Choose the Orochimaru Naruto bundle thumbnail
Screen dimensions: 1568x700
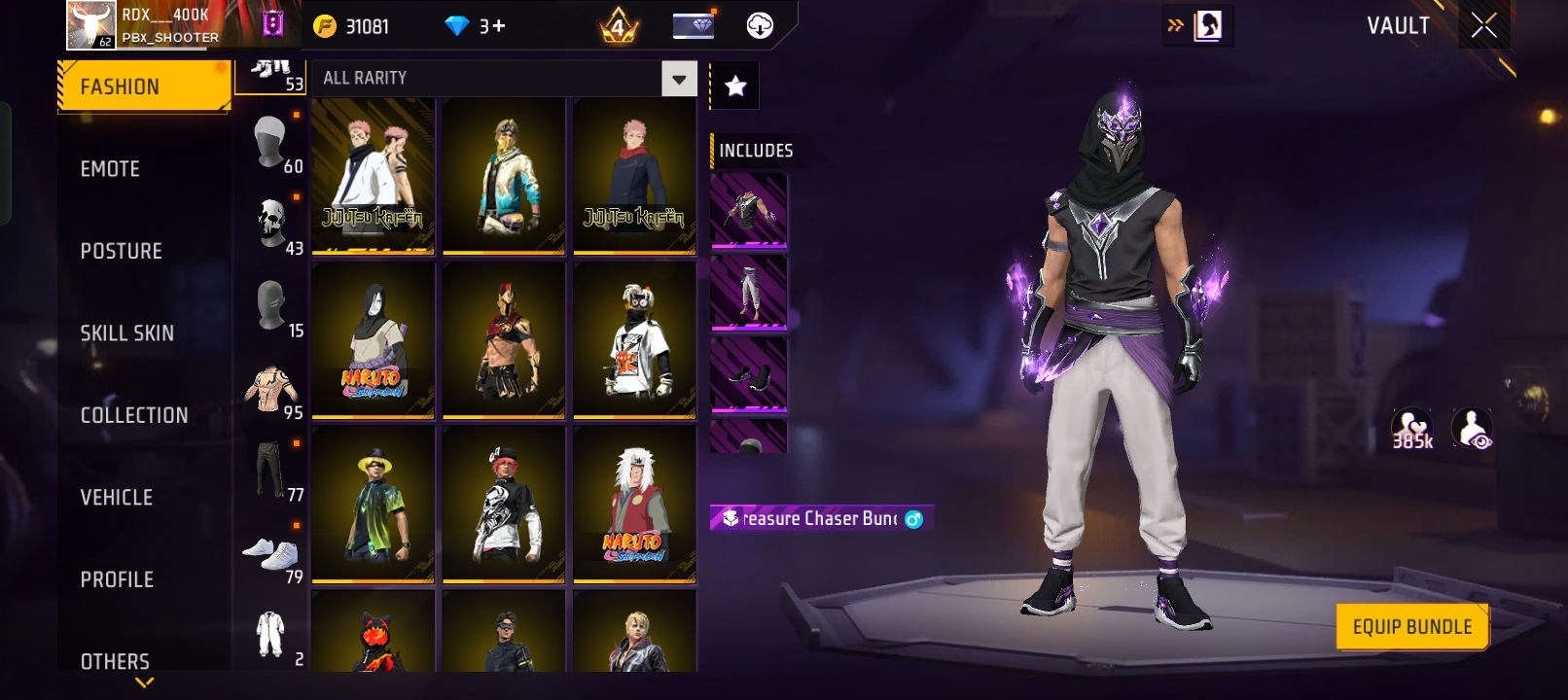click(x=374, y=339)
